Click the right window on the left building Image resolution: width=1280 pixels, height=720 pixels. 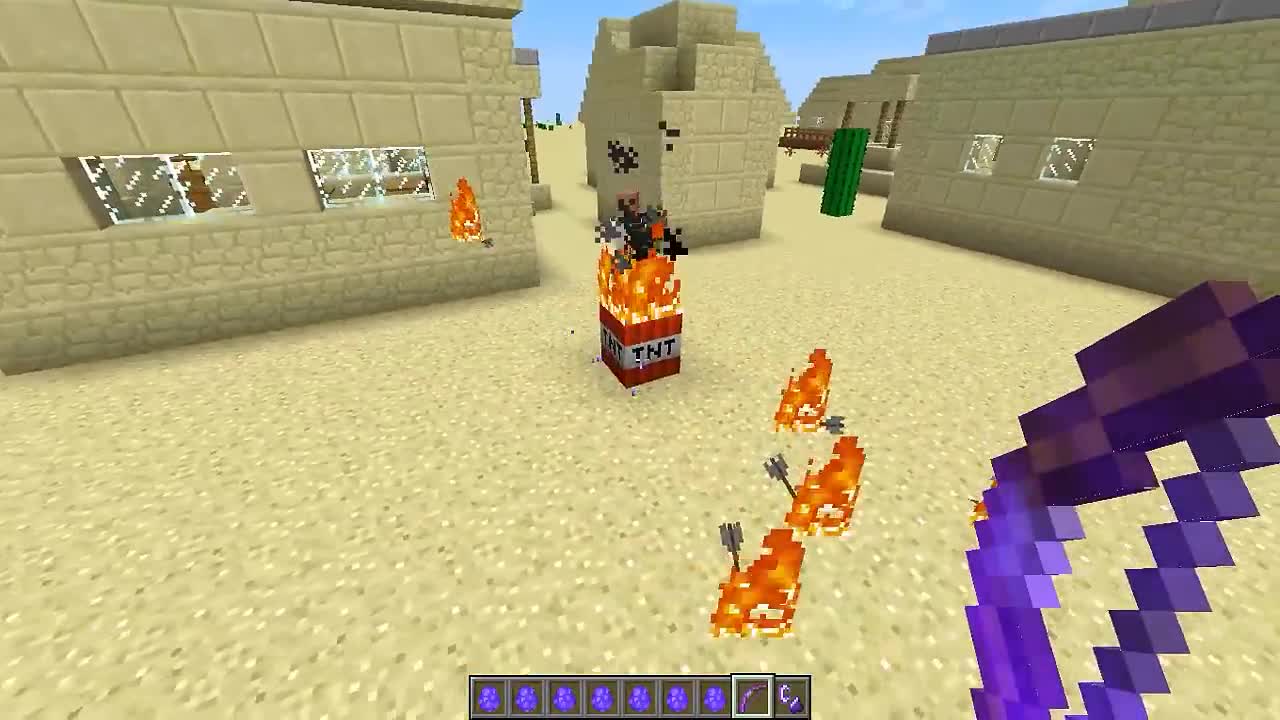tap(370, 175)
